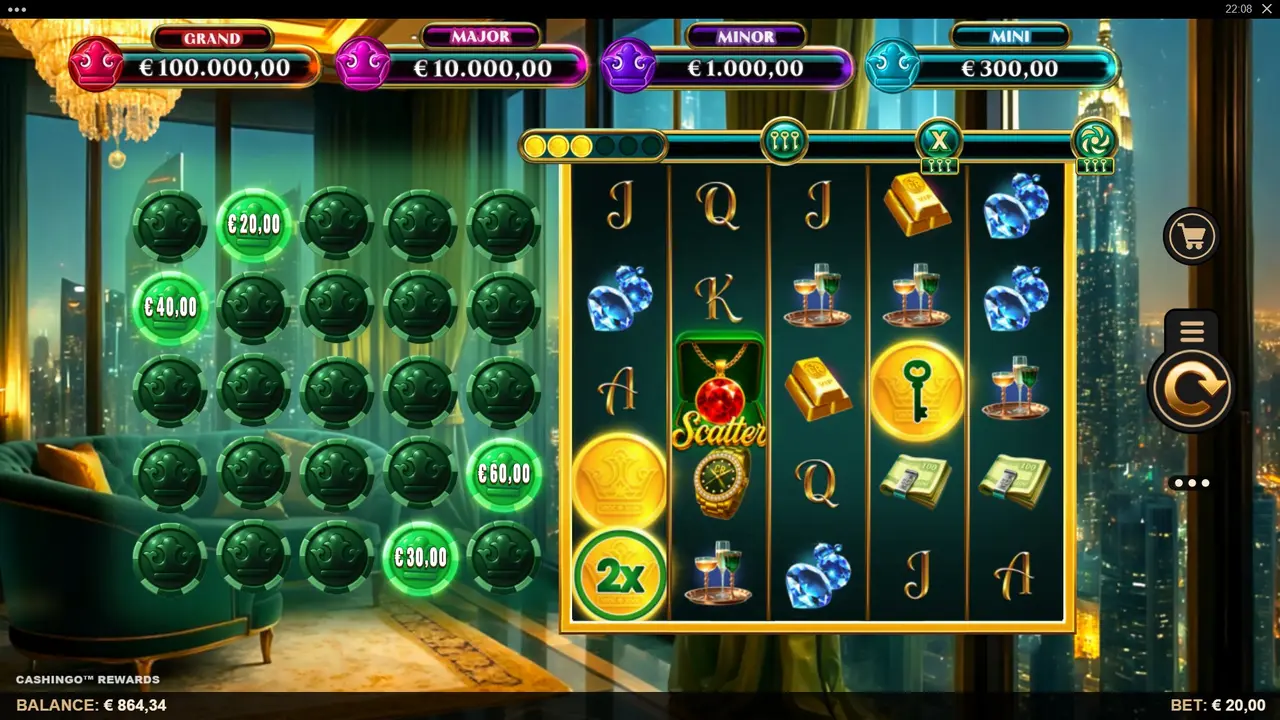Open the shopping cart buy feature
This screenshot has width=1280, height=720.
1190,236
